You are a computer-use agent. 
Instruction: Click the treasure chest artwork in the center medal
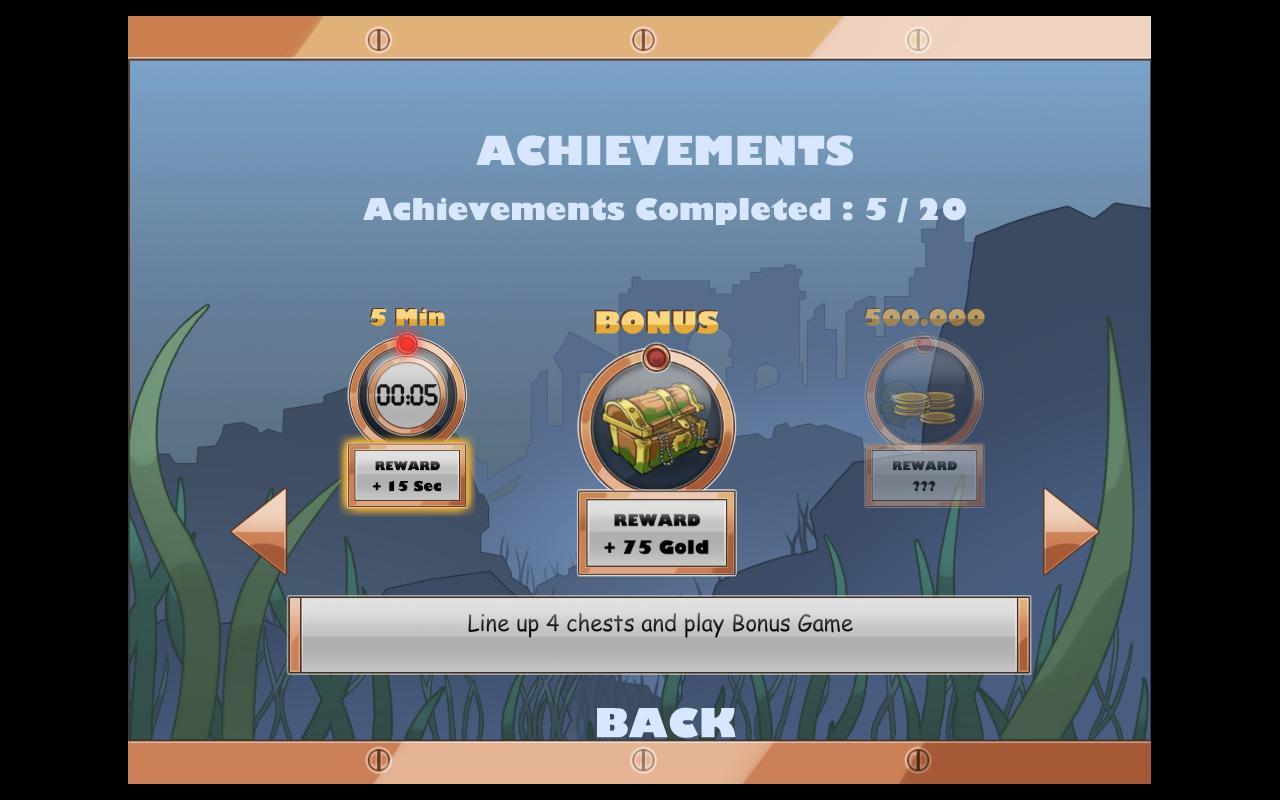click(x=657, y=426)
